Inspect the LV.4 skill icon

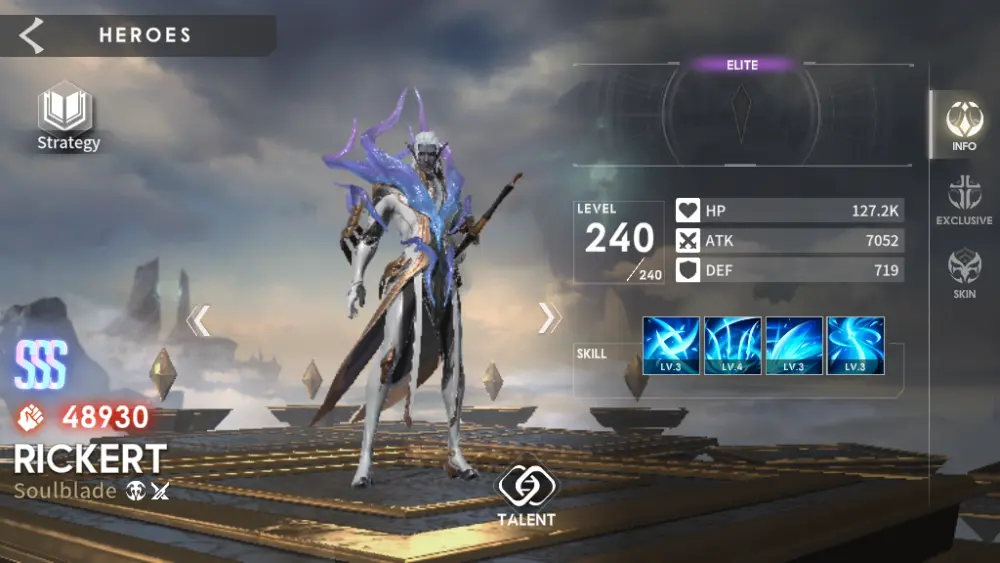point(732,346)
